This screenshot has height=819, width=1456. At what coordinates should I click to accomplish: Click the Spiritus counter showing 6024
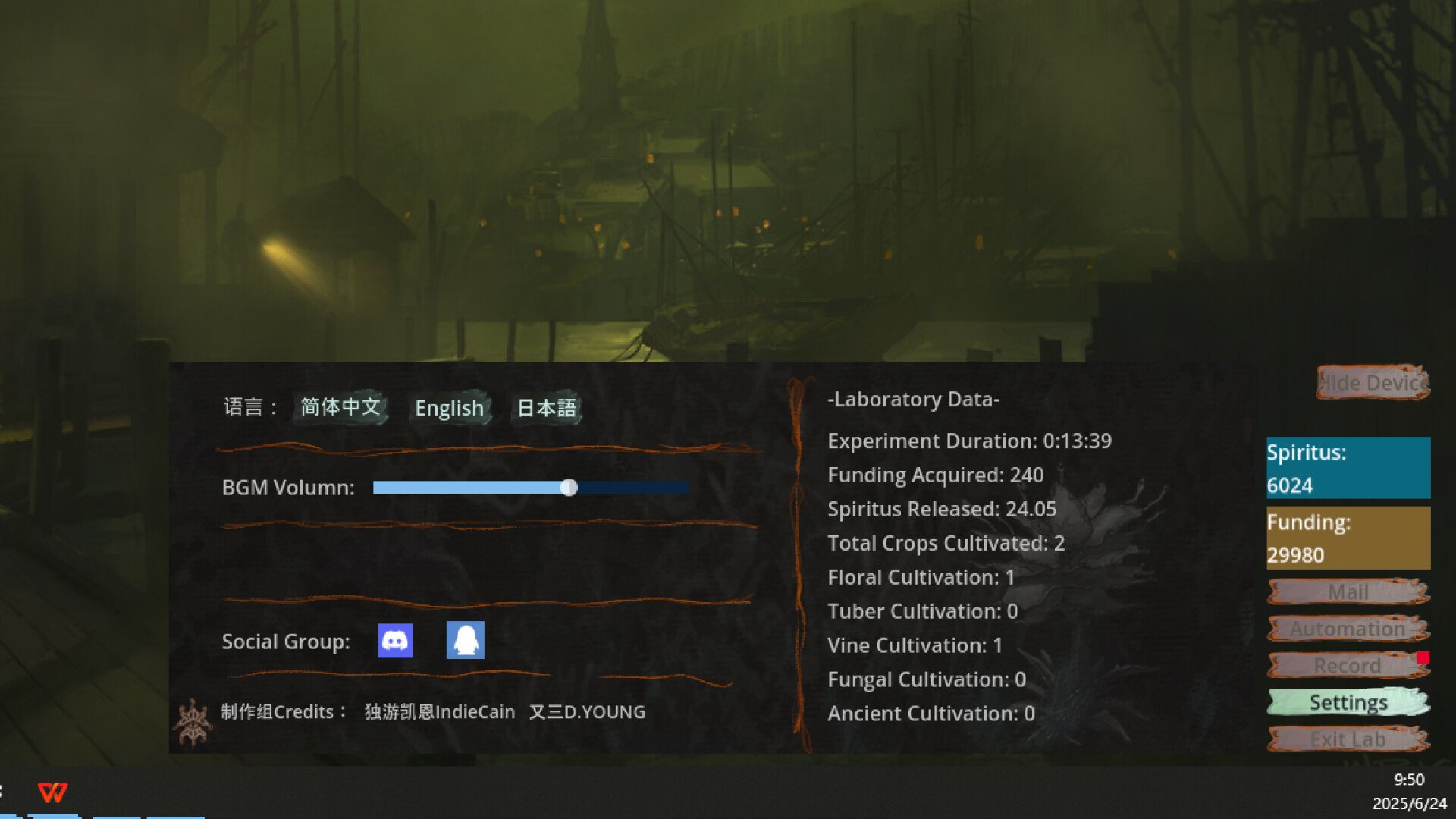click(1348, 468)
